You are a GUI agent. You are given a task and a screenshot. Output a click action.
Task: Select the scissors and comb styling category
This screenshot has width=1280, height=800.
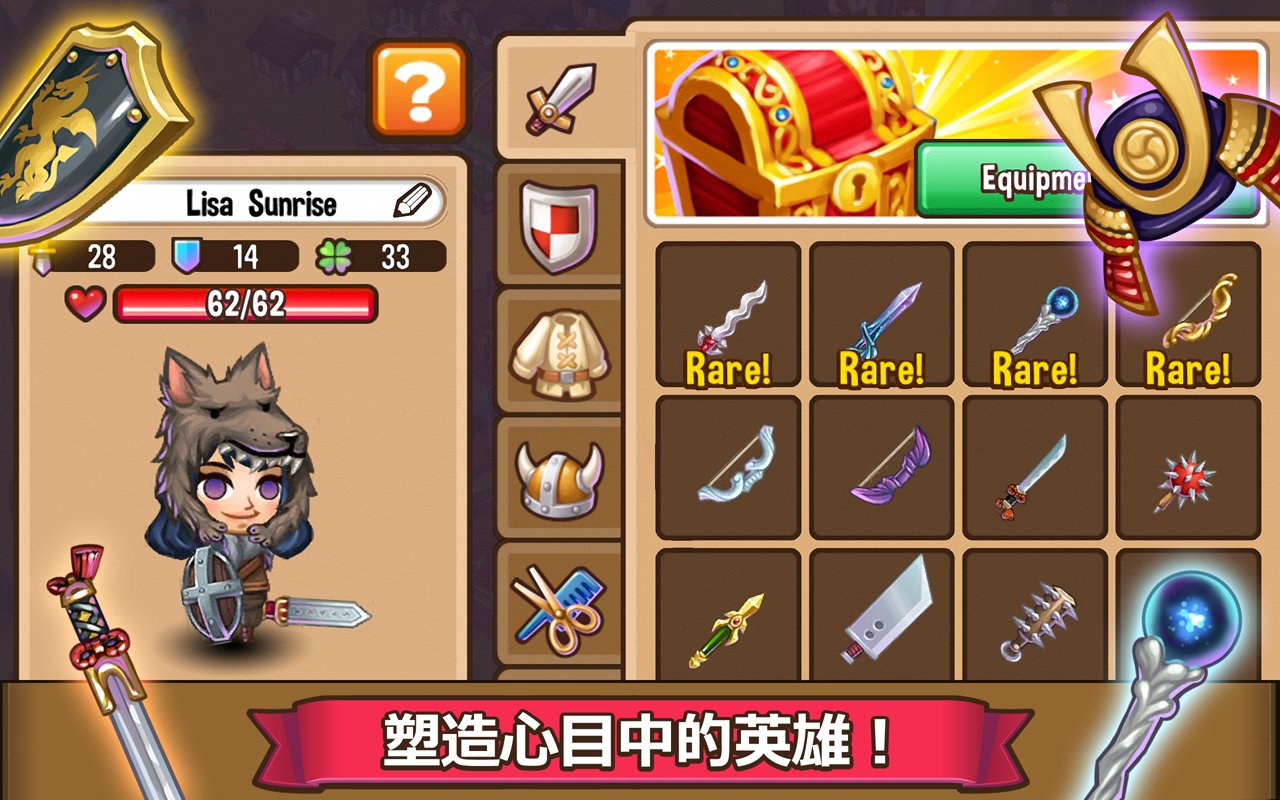click(x=557, y=608)
